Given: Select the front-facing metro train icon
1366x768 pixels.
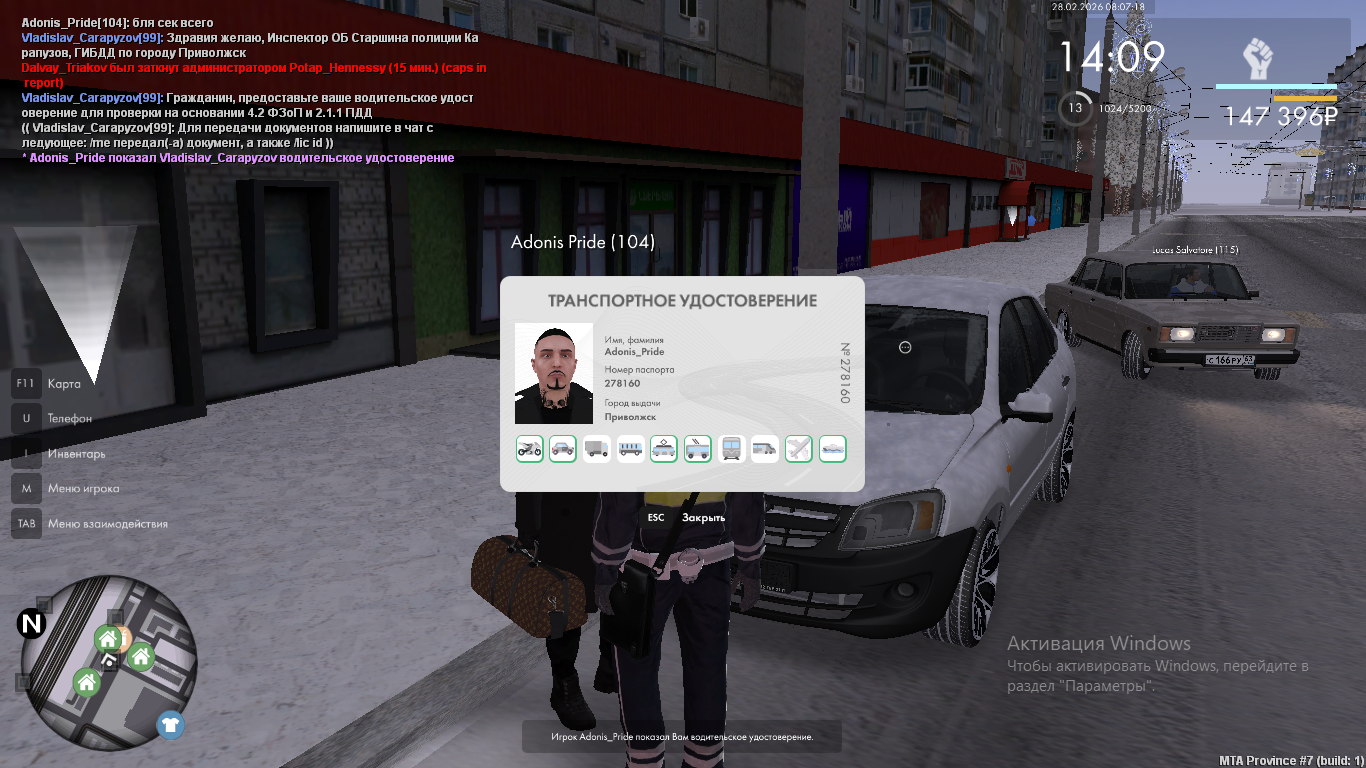Looking at the screenshot, I should point(732,449).
